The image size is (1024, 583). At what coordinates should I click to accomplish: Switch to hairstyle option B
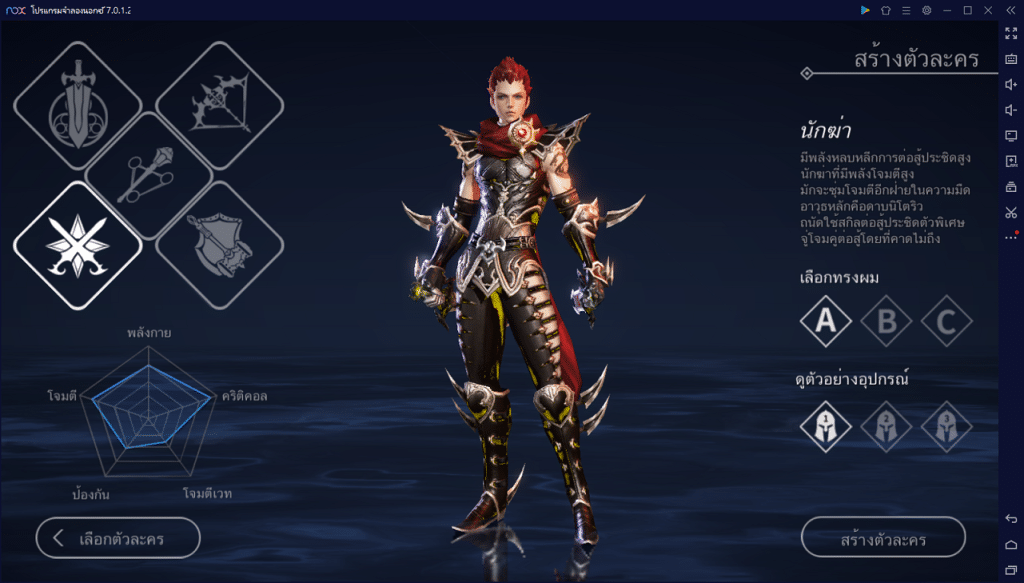886,321
